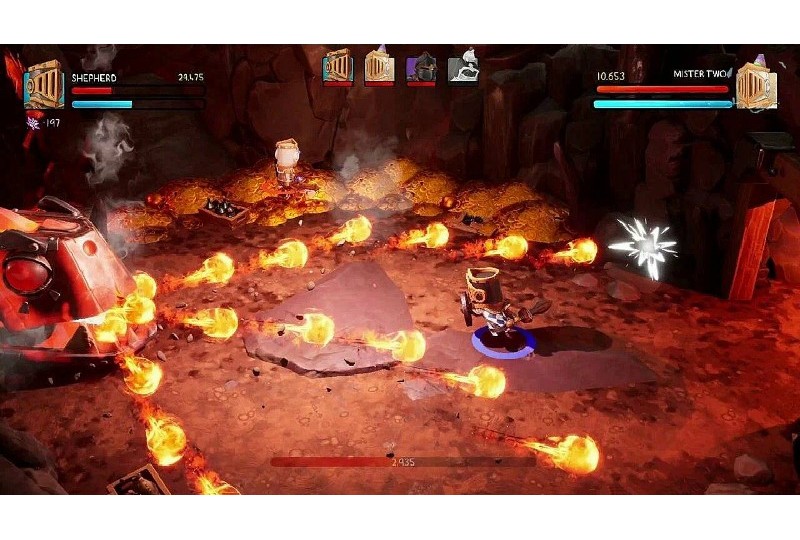Choose the teal-background wooden helmet portrait
800x540 pixels.
coord(338,66)
